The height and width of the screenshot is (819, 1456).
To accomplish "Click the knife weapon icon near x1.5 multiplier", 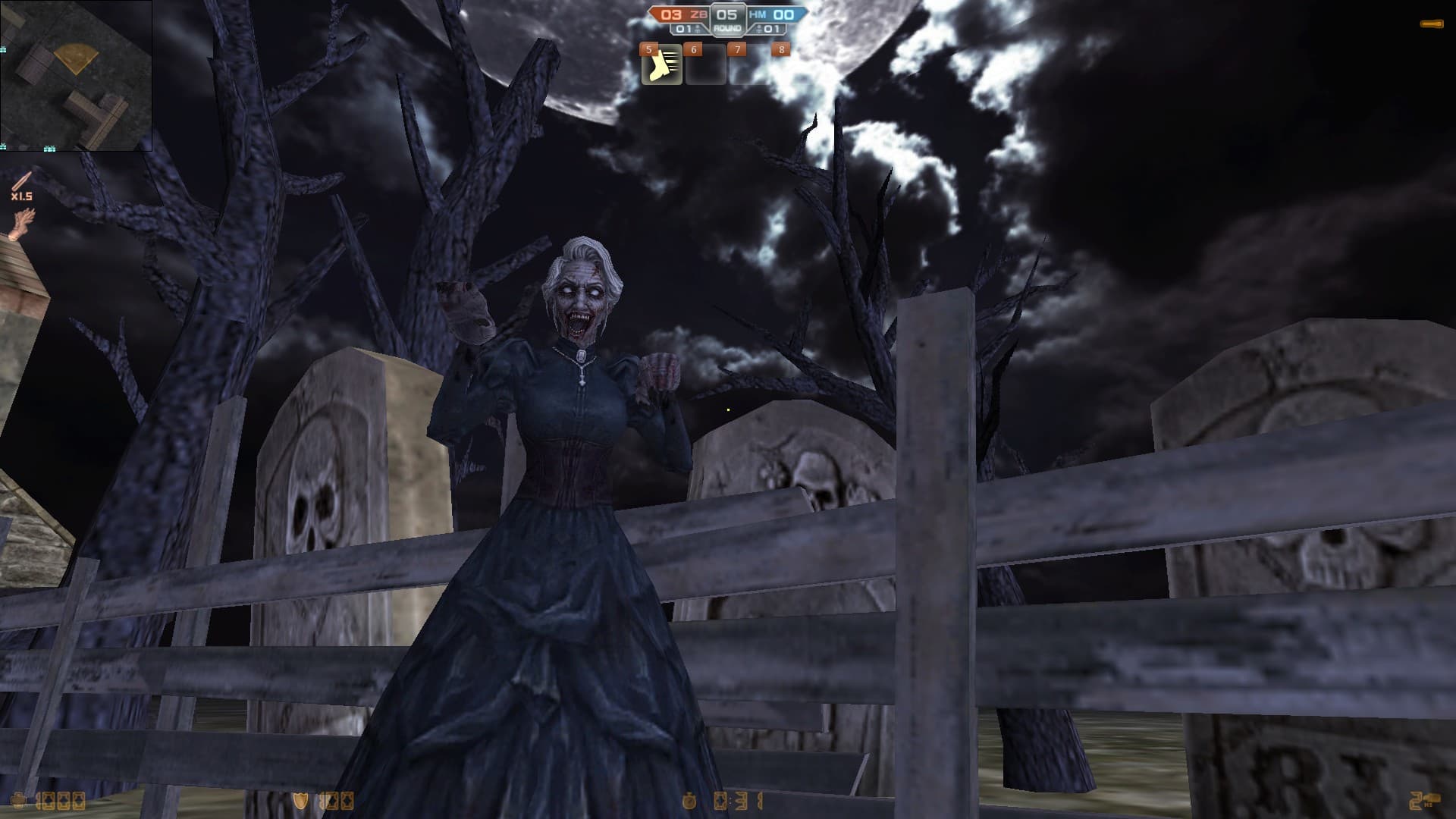I will click(x=22, y=182).
